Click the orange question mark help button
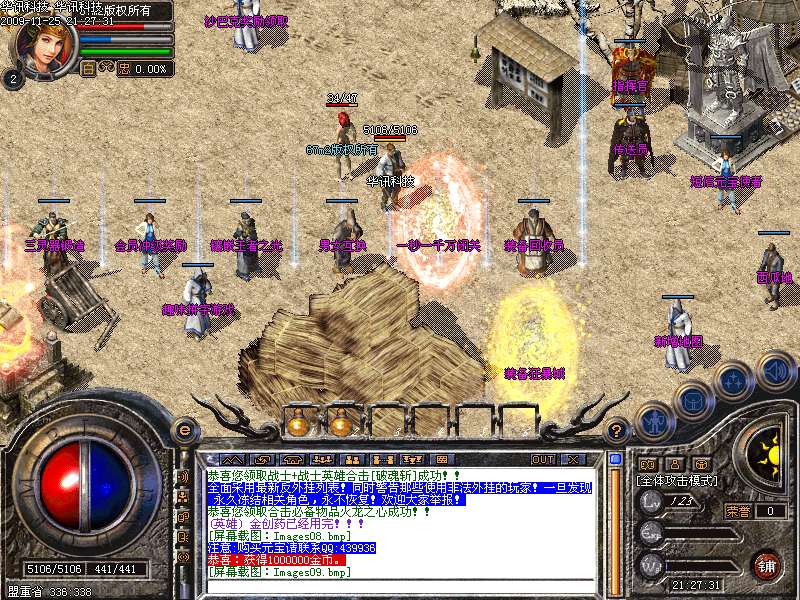The width and height of the screenshot is (800, 600). click(617, 430)
